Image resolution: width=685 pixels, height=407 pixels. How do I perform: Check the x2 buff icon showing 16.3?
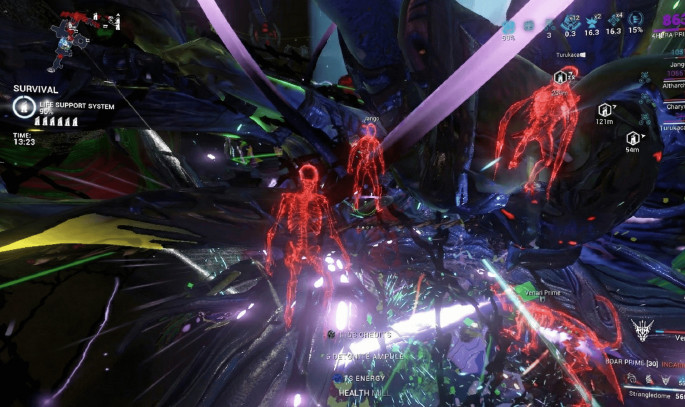point(592,23)
